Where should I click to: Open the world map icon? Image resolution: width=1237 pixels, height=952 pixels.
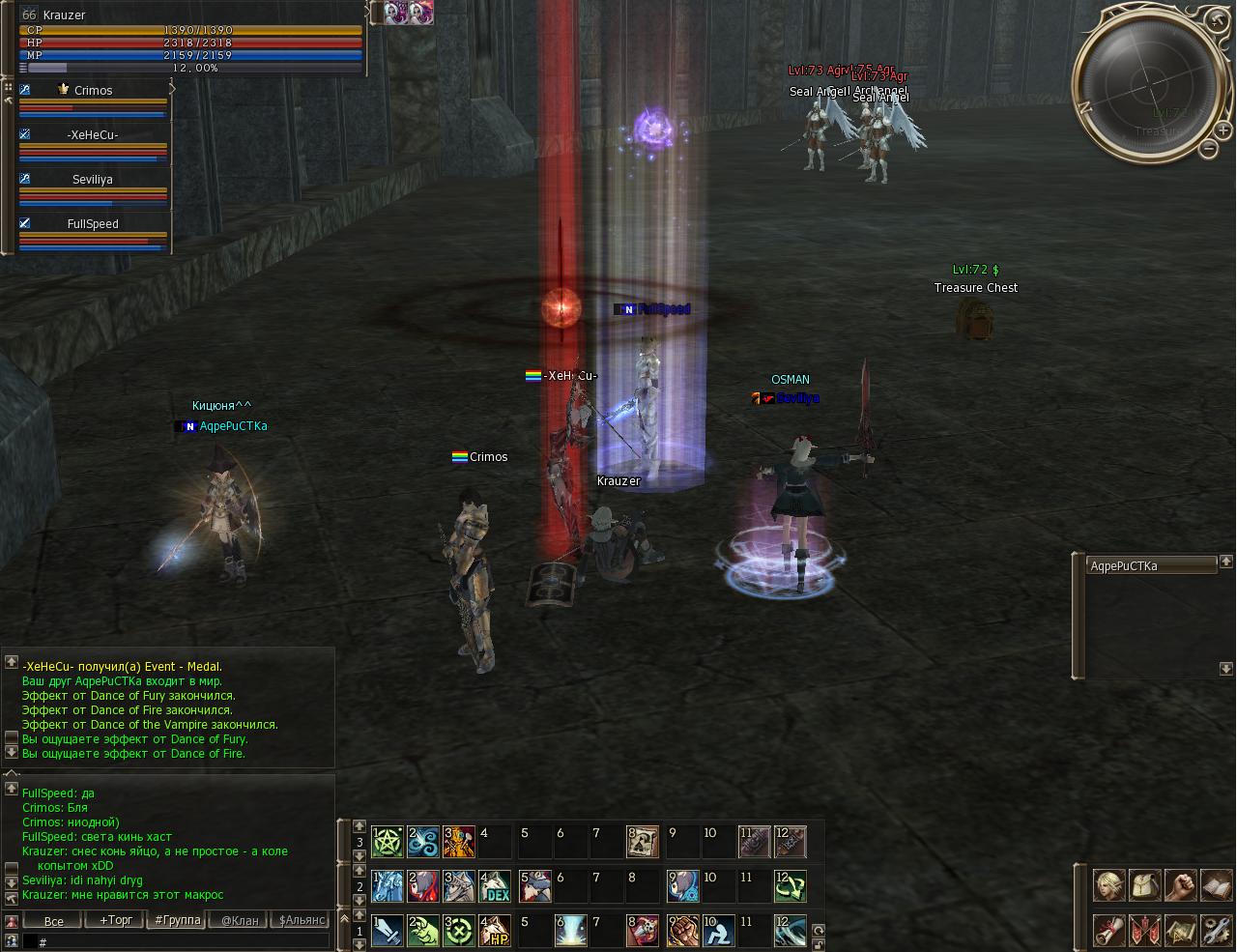click(x=1181, y=930)
